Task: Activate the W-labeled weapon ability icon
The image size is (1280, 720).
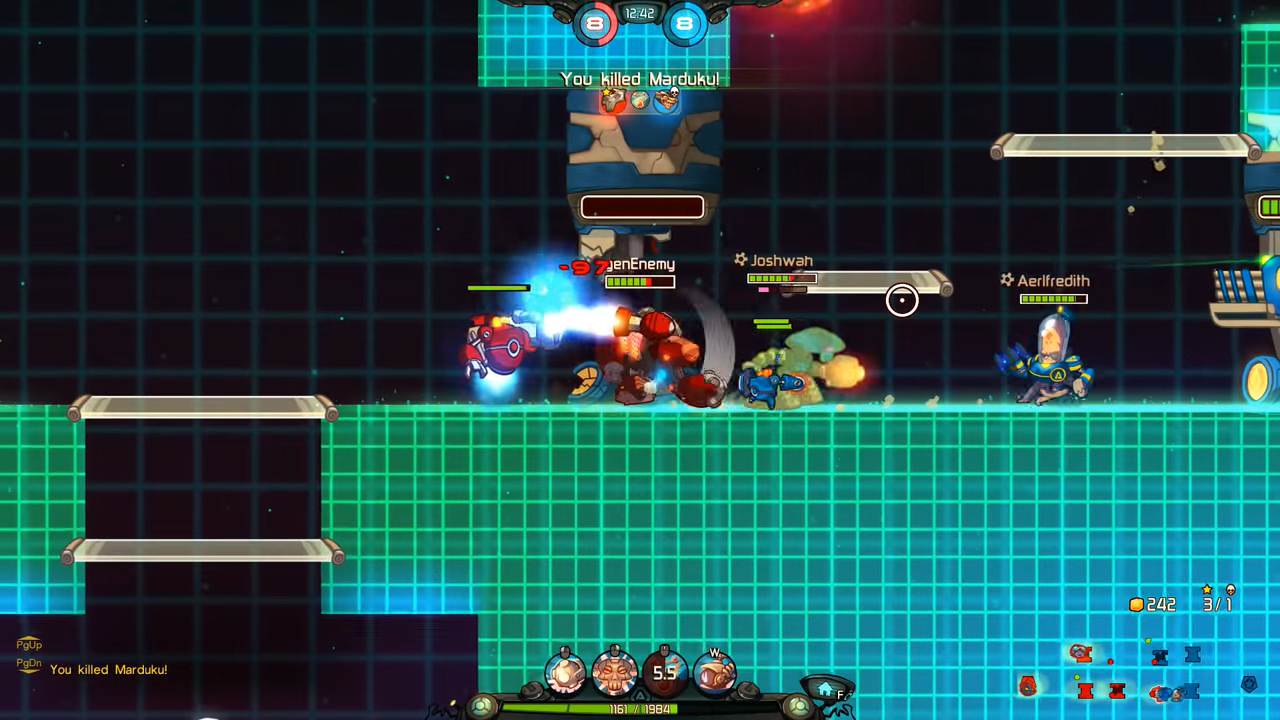Action: coord(715,672)
